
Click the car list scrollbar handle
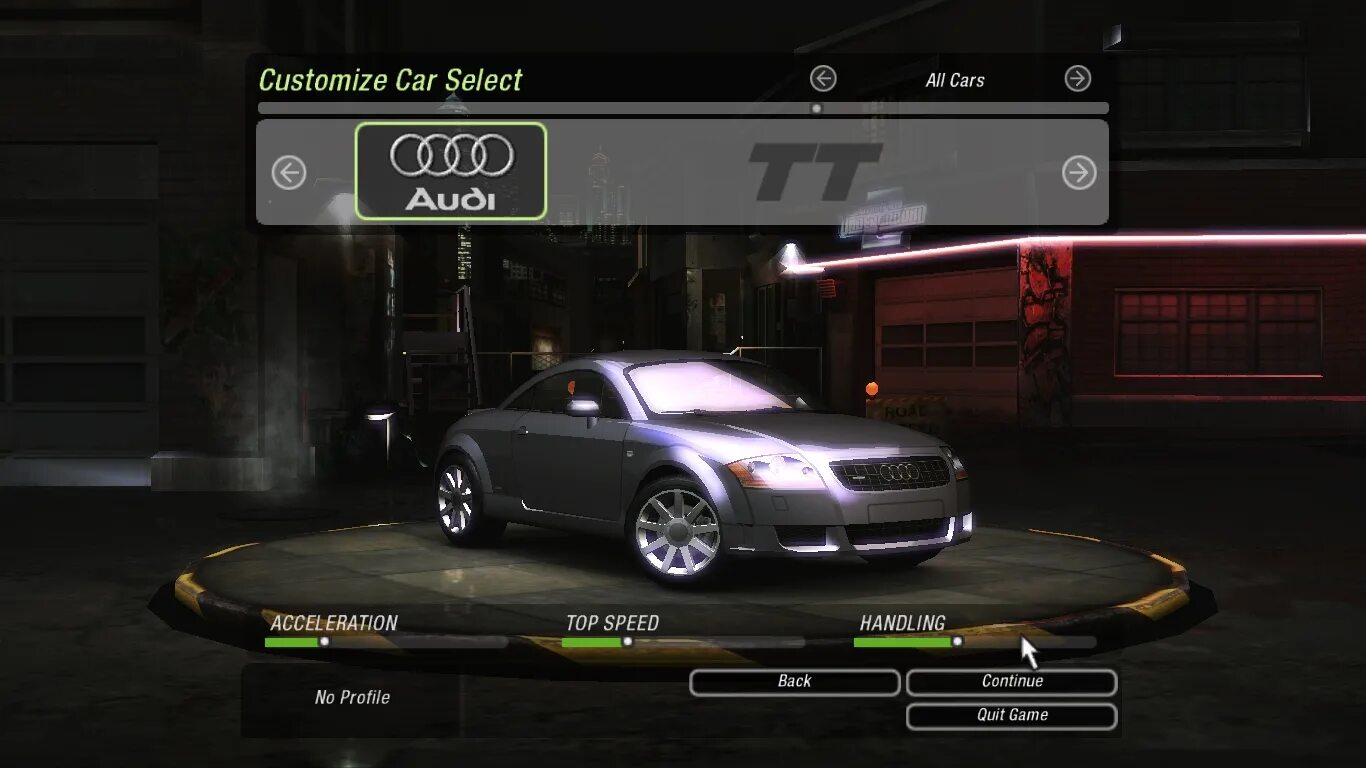pos(816,108)
